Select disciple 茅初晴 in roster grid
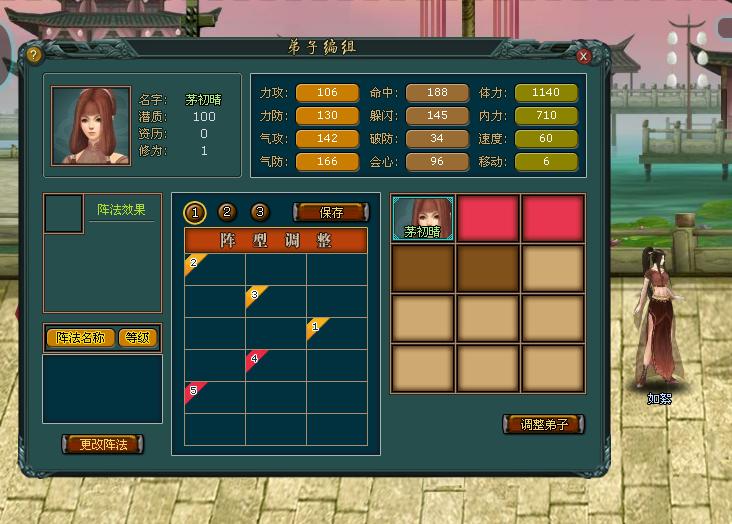The width and height of the screenshot is (732, 524). 422,218
